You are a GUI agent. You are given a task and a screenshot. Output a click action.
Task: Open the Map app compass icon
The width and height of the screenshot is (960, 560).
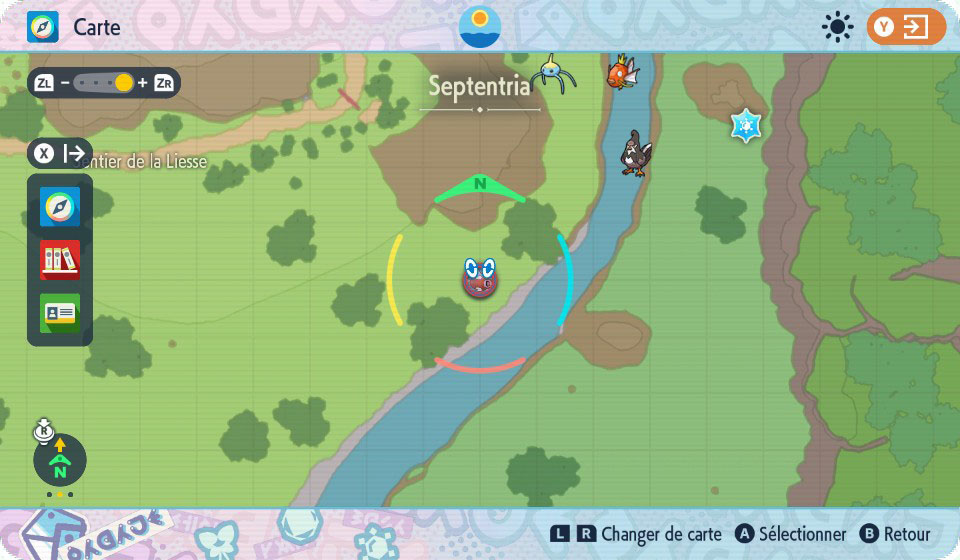[x=60, y=207]
